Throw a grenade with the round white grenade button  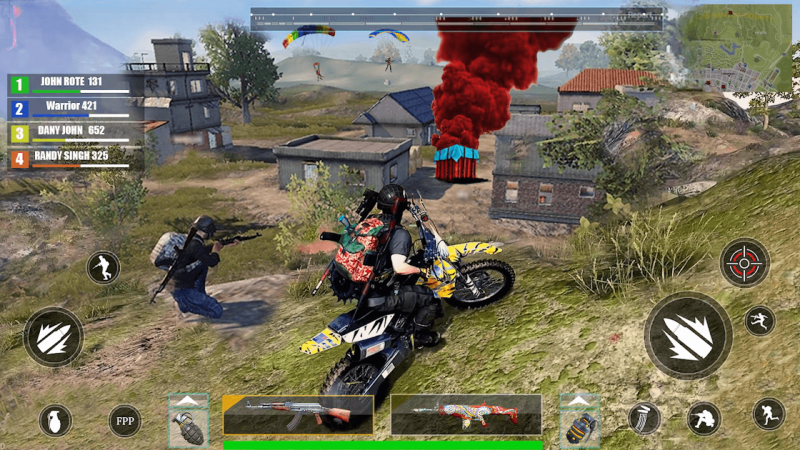[x=55, y=420]
